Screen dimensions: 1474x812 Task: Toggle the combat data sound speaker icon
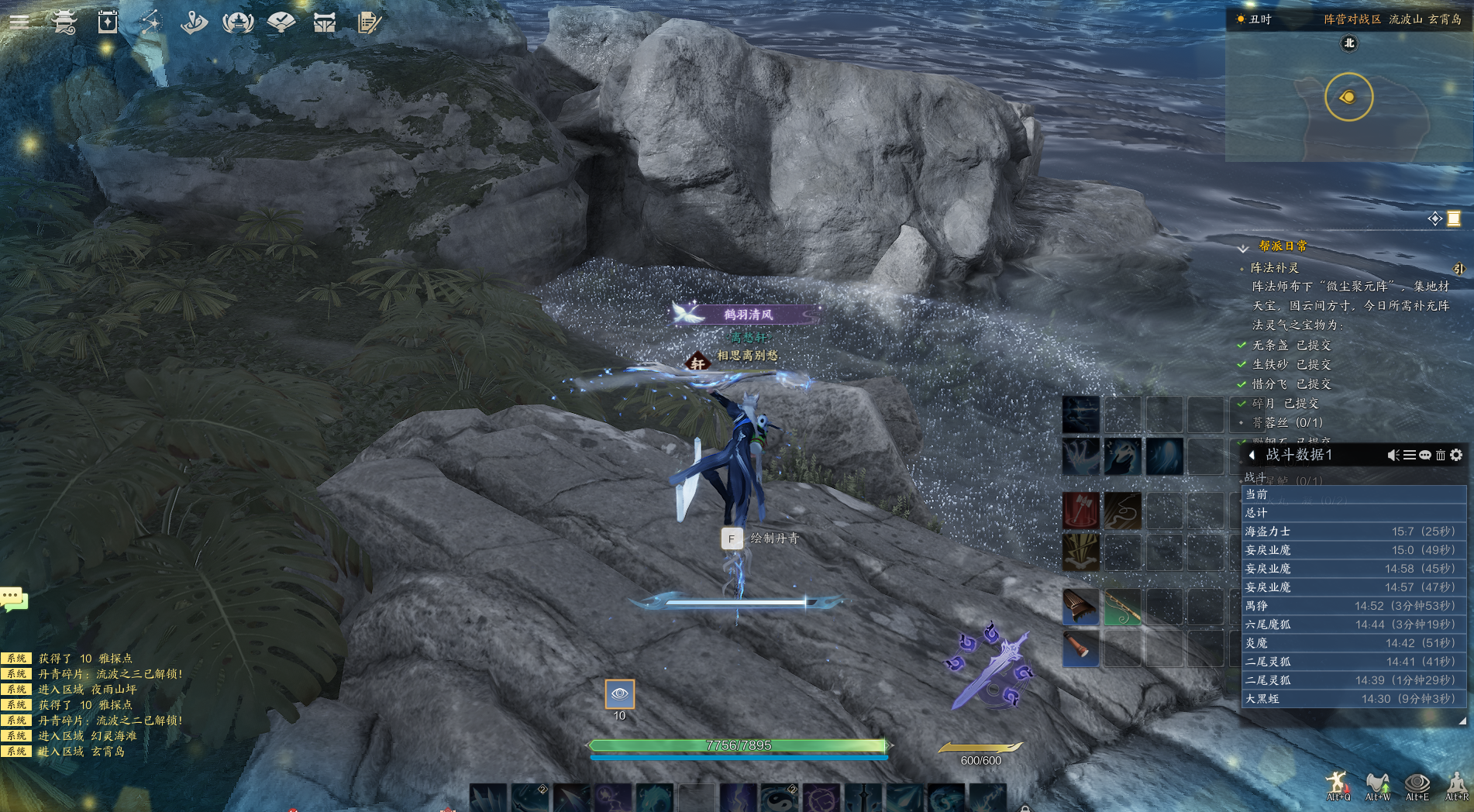[x=1393, y=455]
